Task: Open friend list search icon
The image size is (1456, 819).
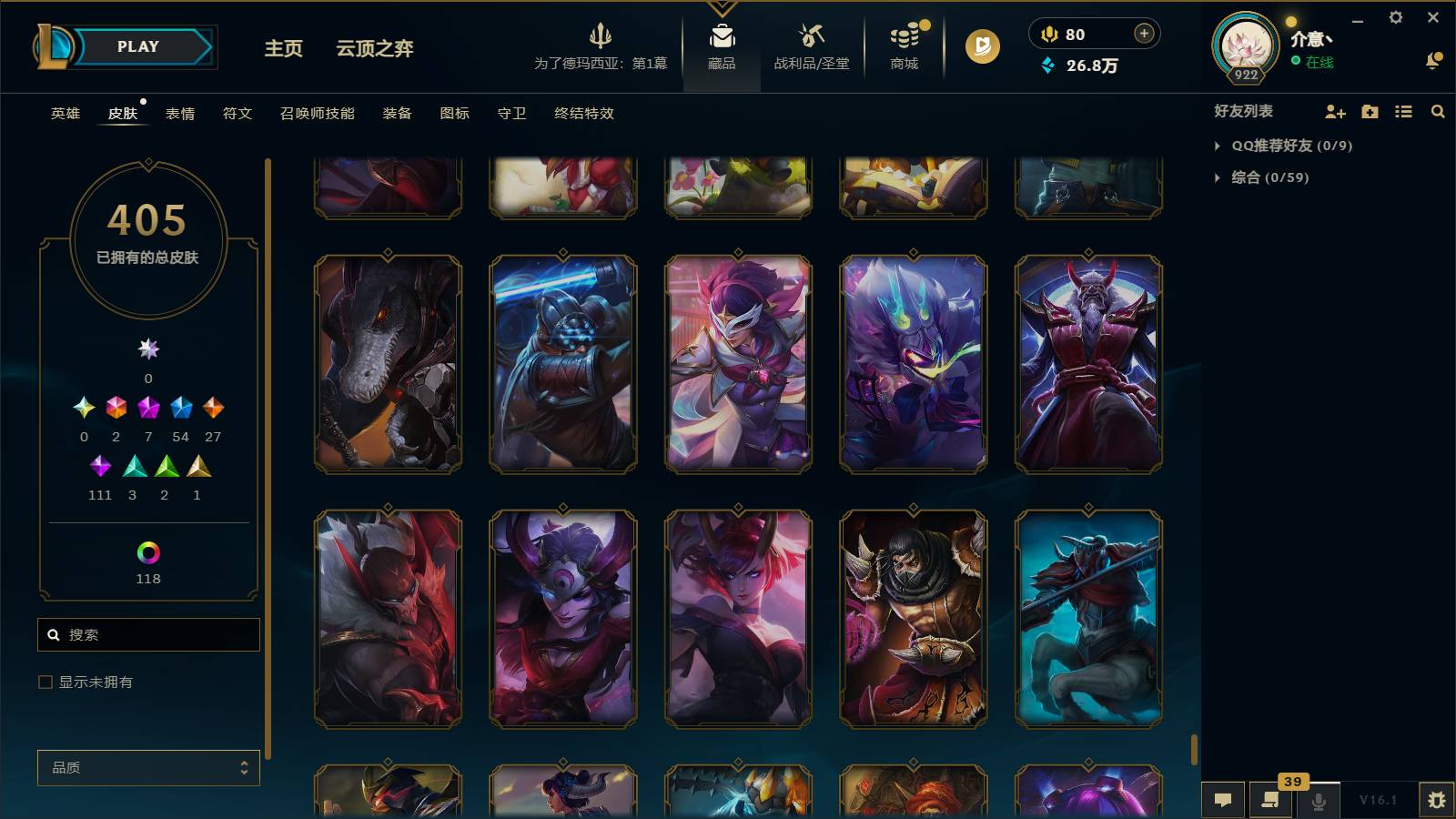Action: pyautogui.click(x=1438, y=111)
